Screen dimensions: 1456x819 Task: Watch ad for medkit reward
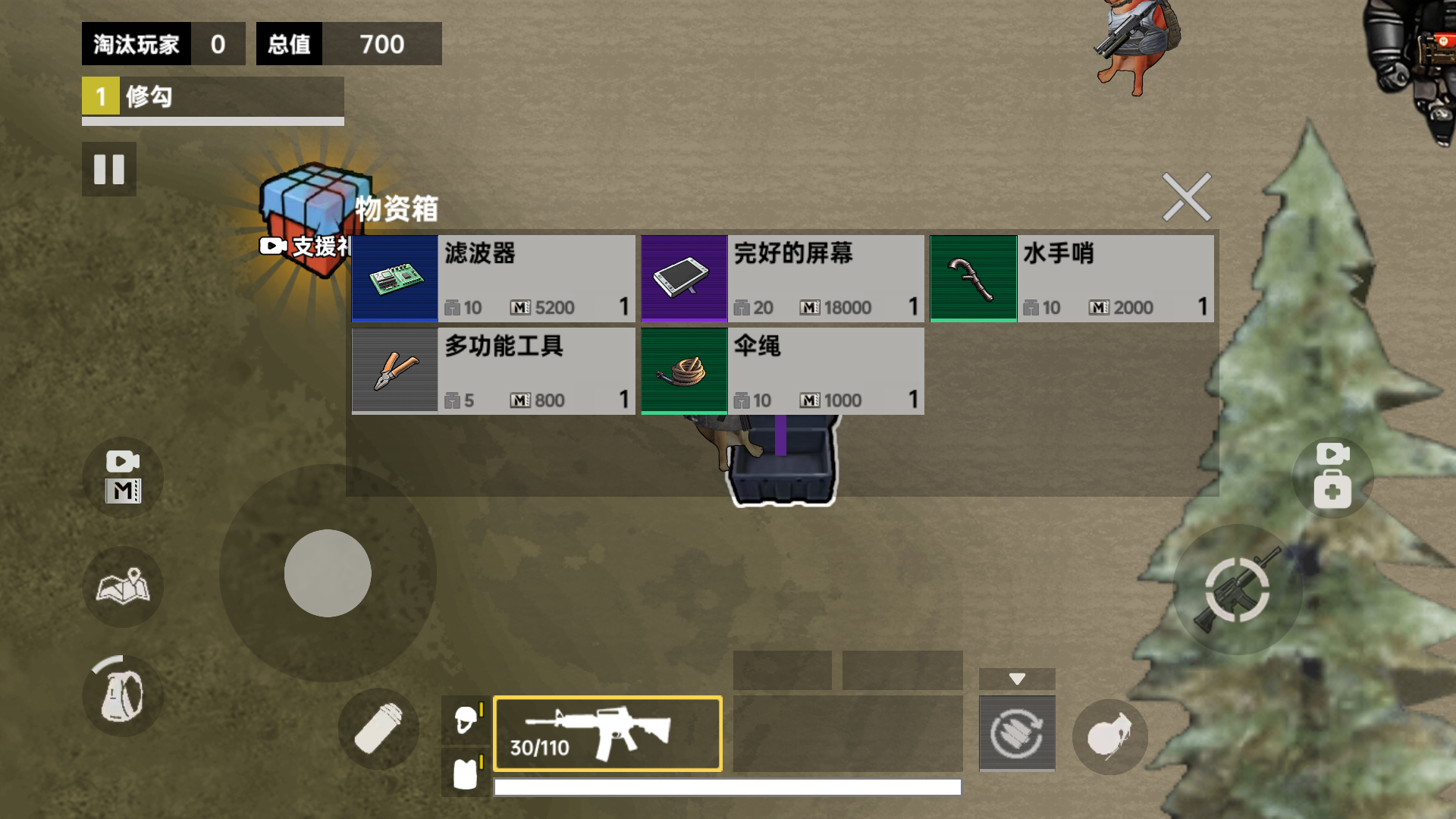pyautogui.click(x=1332, y=476)
